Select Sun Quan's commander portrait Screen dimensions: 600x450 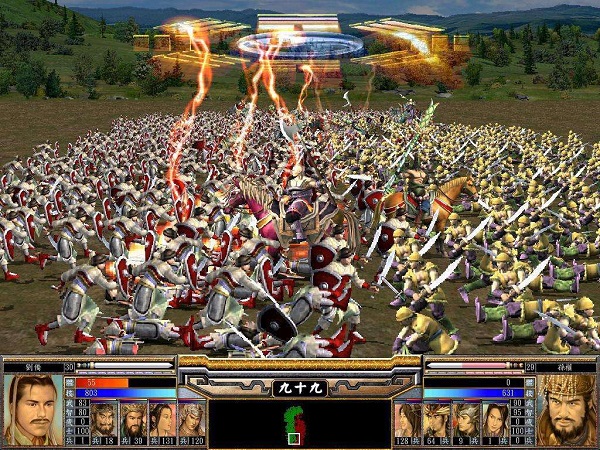click(x=568, y=410)
